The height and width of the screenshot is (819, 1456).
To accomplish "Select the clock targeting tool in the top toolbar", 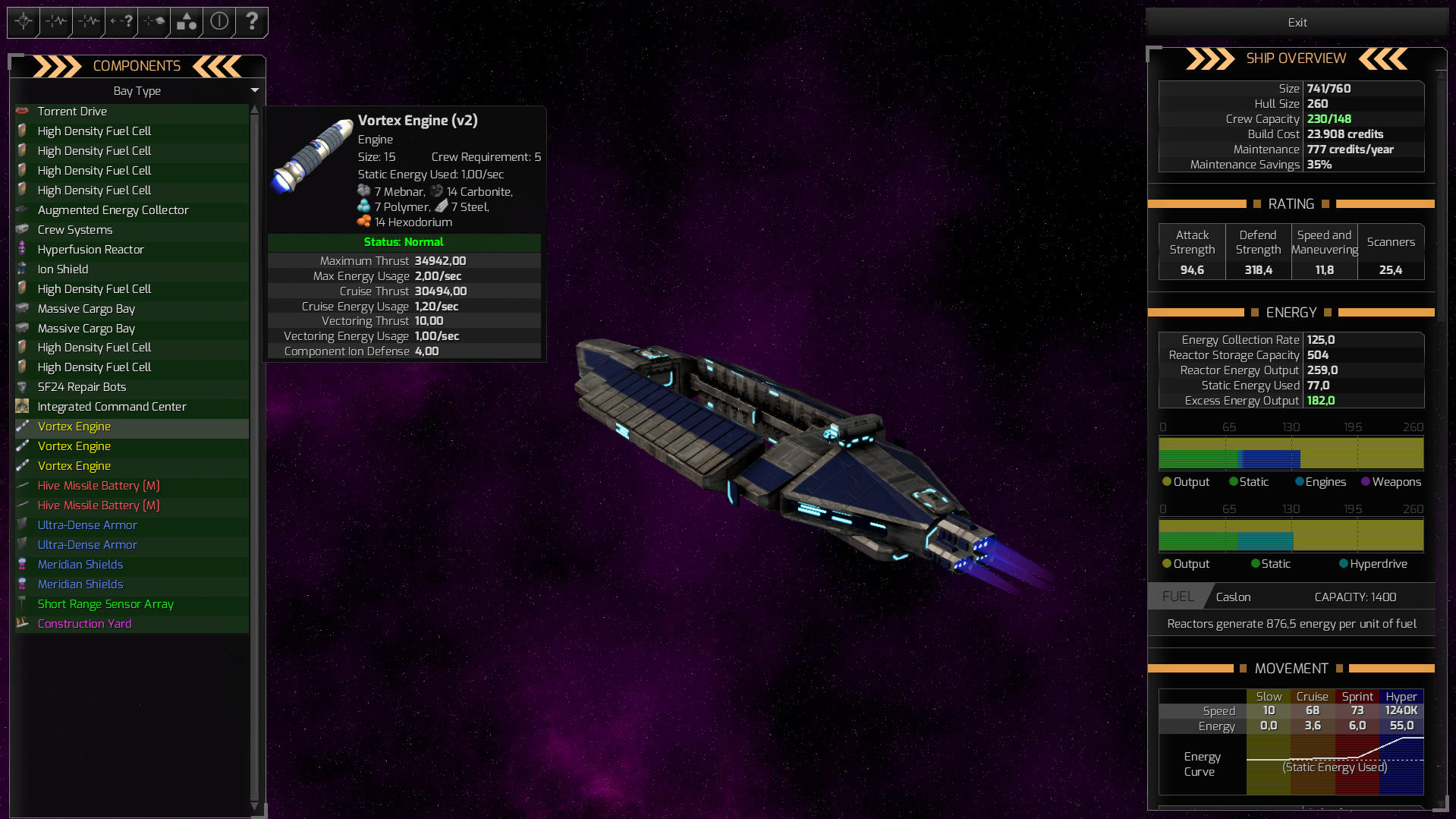I will [23, 21].
